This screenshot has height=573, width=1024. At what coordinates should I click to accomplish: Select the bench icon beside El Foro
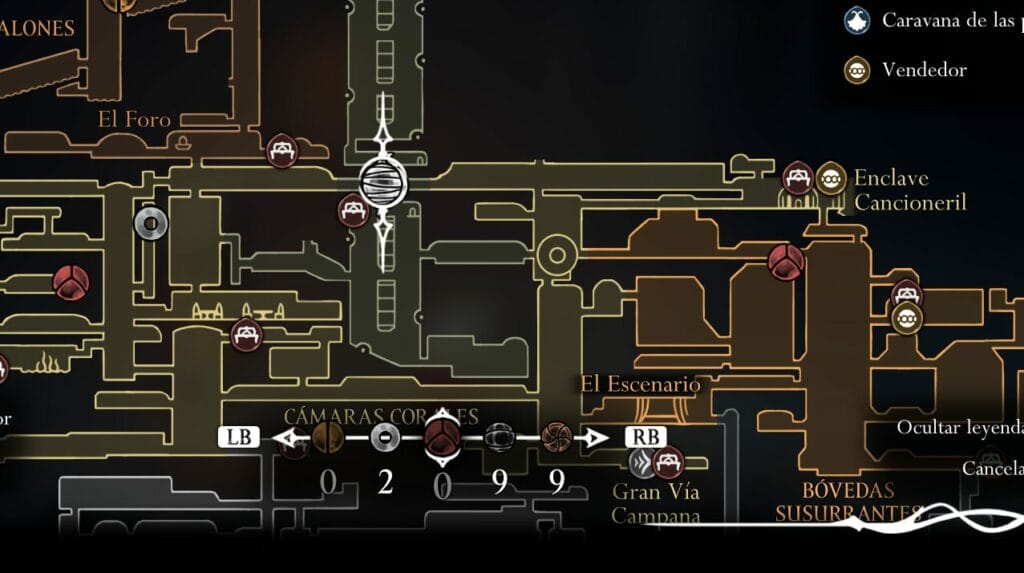click(x=283, y=151)
